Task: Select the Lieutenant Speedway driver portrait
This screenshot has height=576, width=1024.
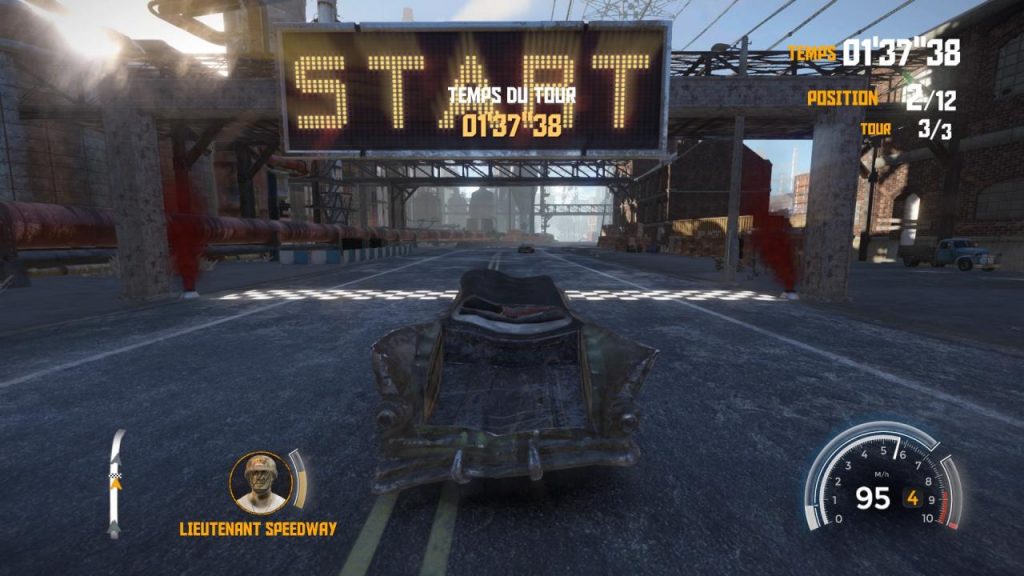Action: (x=261, y=482)
